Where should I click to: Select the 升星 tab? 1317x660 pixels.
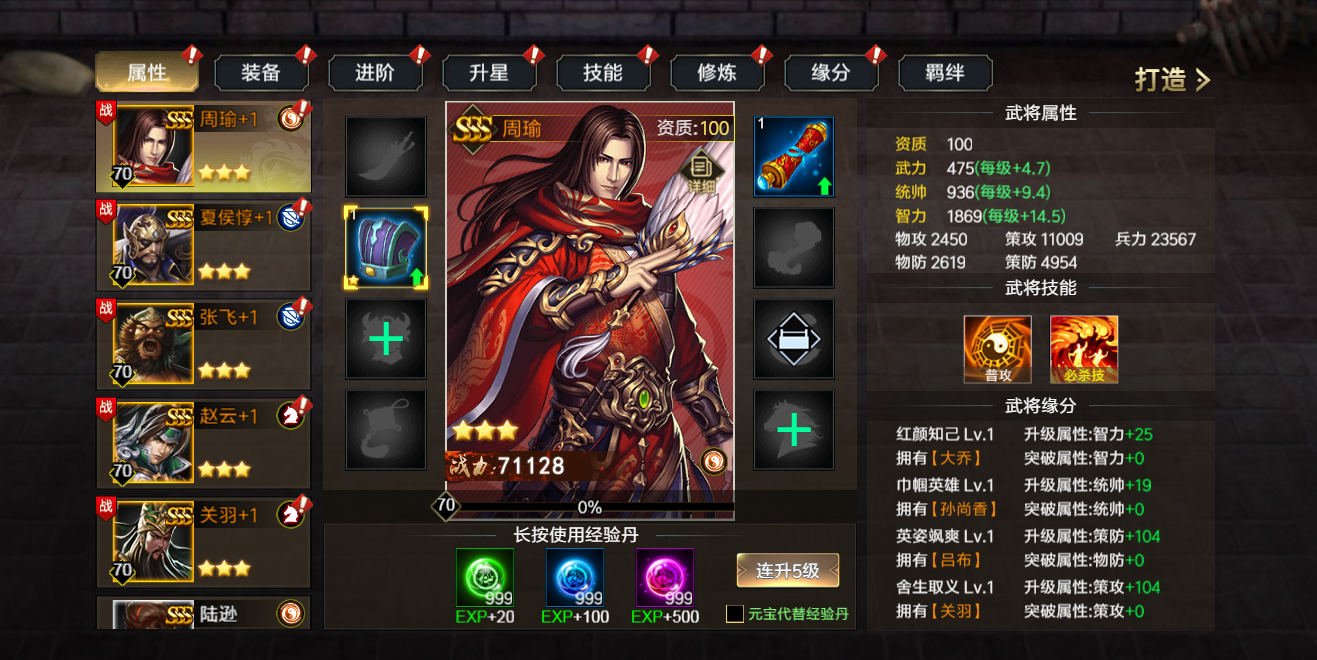click(x=489, y=73)
